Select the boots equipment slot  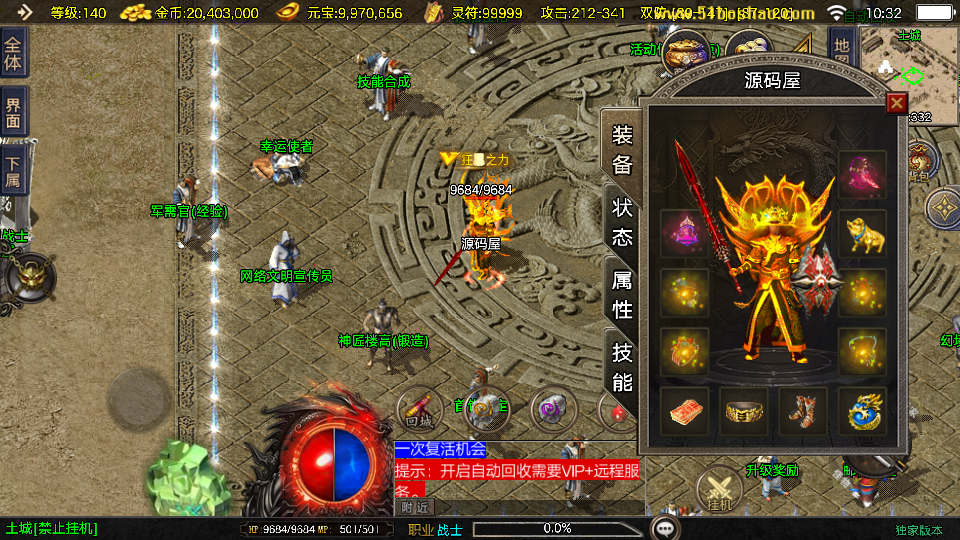point(803,411)
